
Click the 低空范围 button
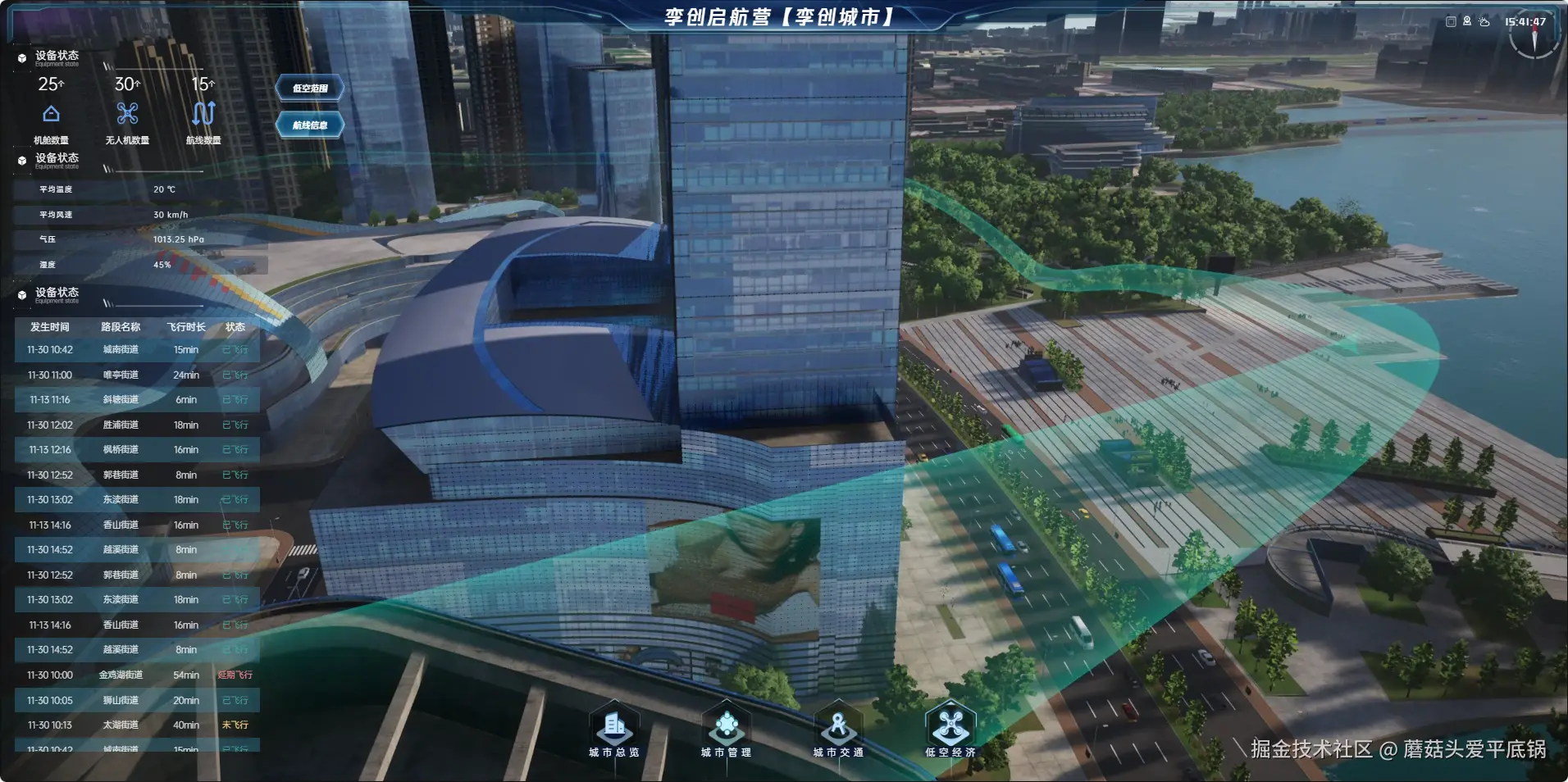pyautogui.click(x=310, y=88)
